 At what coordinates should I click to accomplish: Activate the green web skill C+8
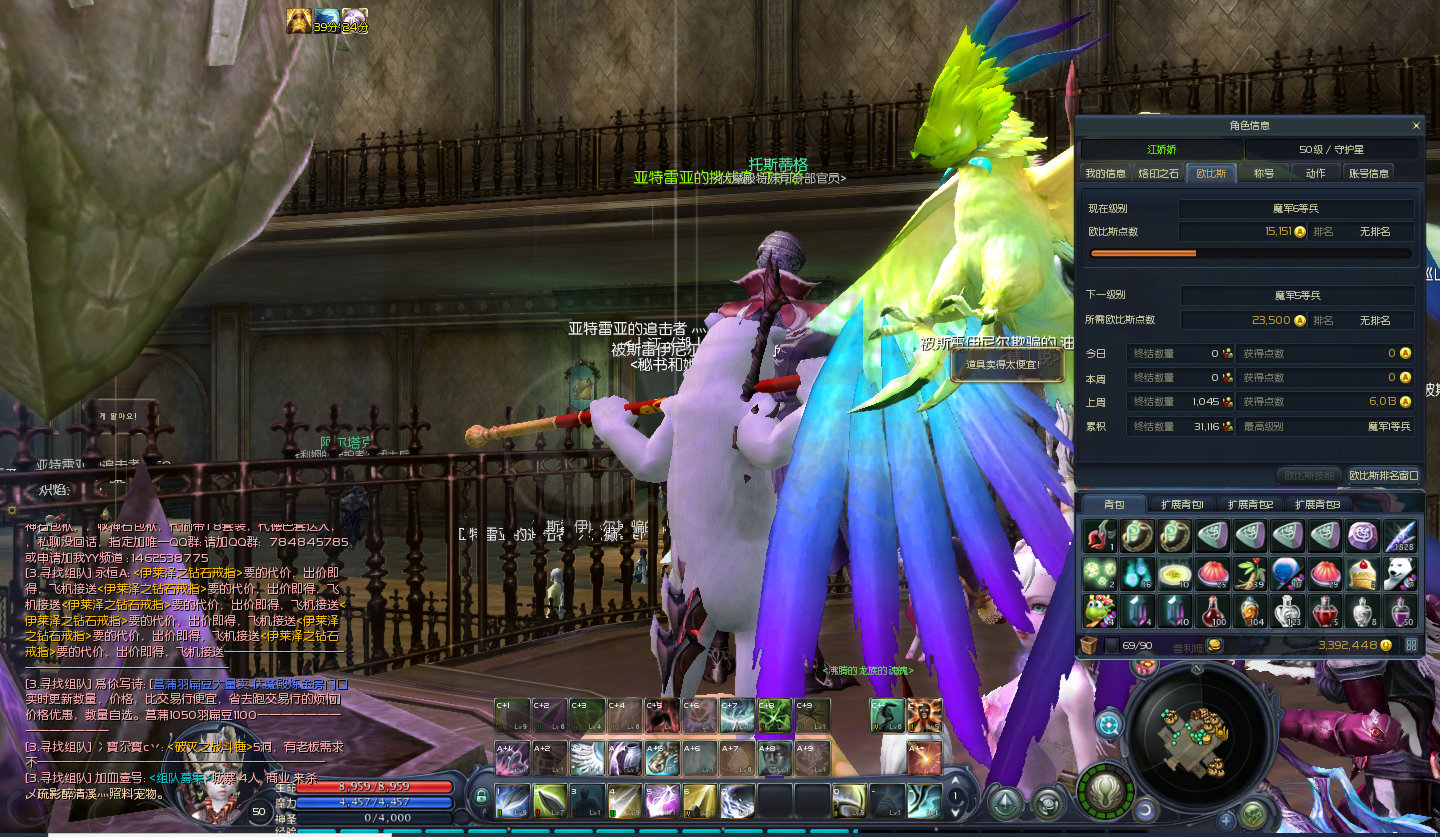point(773,716)
